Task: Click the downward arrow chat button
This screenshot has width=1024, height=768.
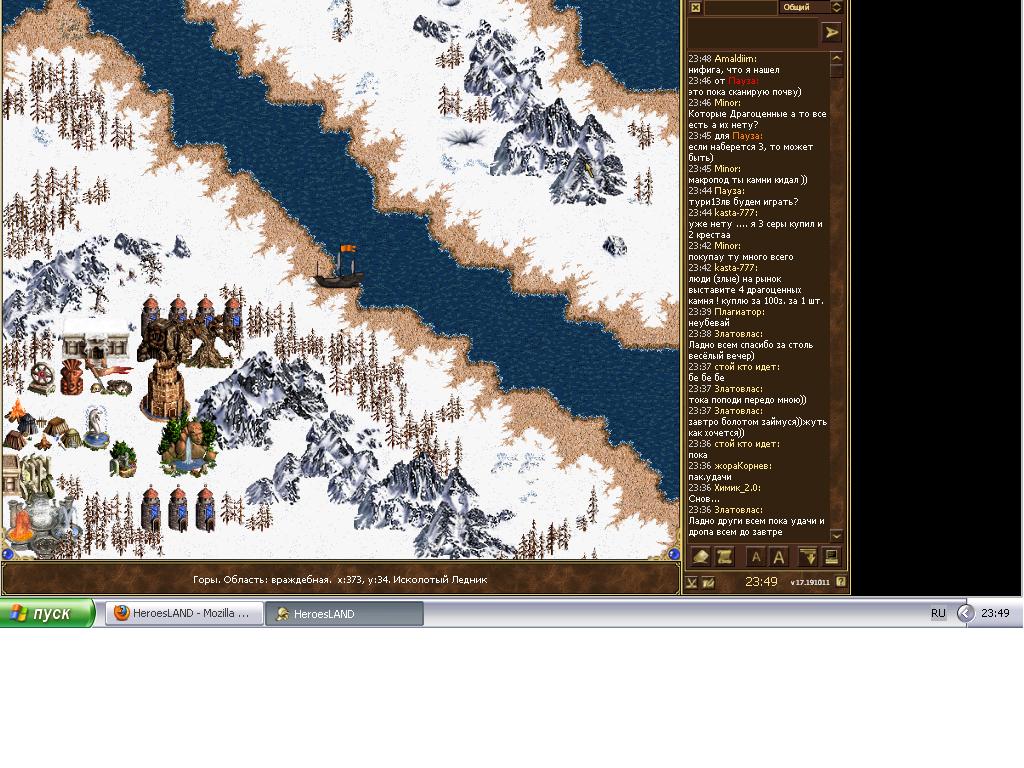Action: [807, 557]
